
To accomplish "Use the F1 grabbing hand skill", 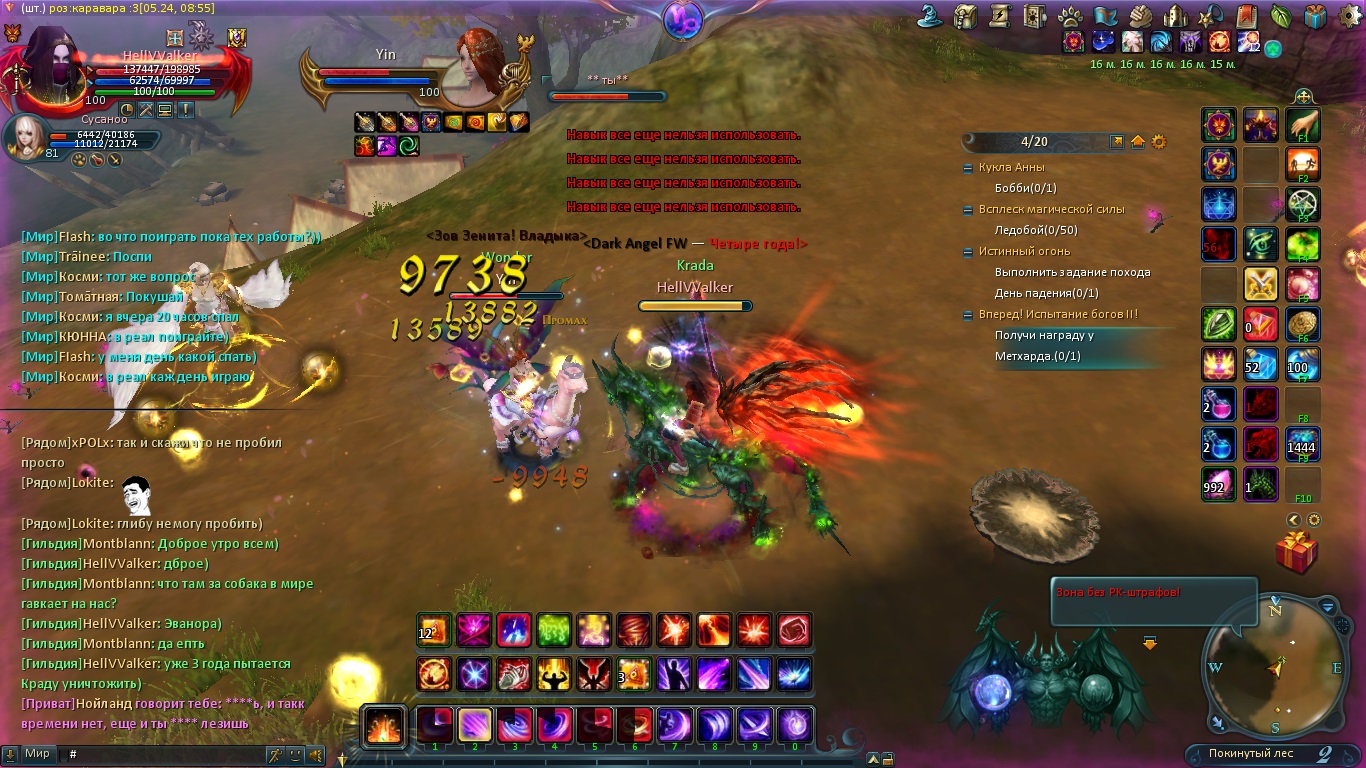I will click(x=1303, y=126).
